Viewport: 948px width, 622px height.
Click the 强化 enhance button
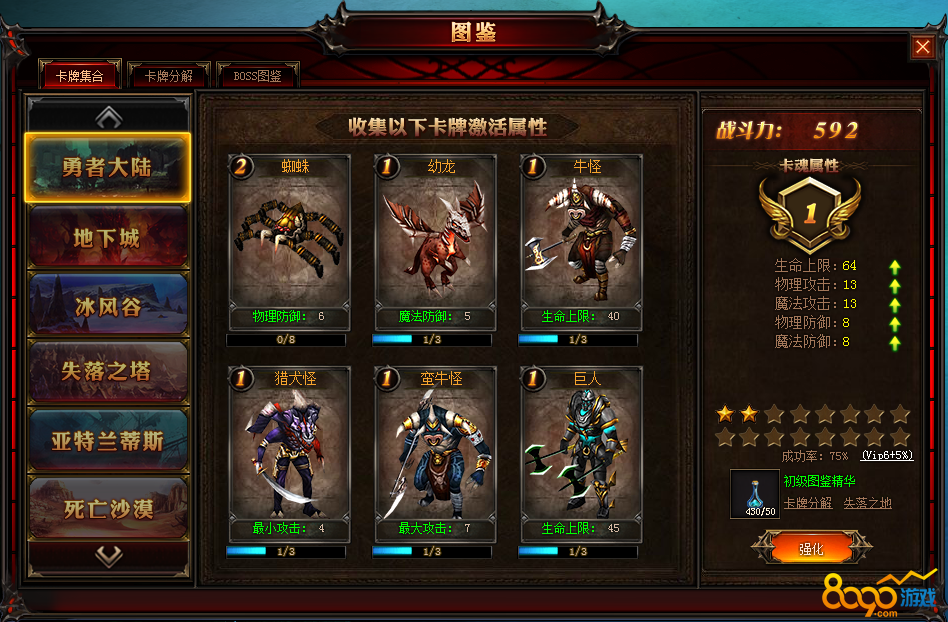[x=810, y=549]
